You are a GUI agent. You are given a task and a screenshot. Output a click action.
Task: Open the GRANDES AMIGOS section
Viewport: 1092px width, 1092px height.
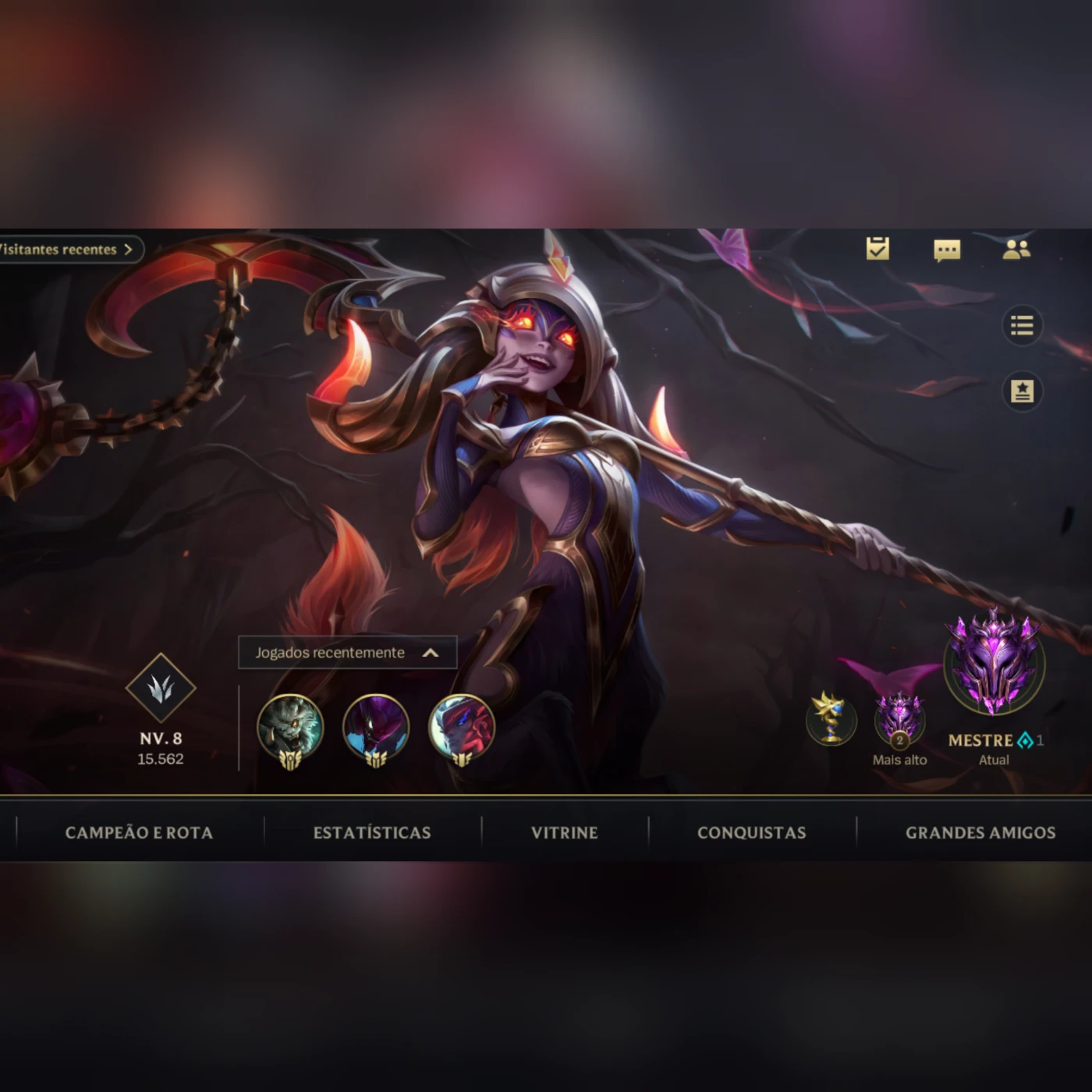coord(980,832)
